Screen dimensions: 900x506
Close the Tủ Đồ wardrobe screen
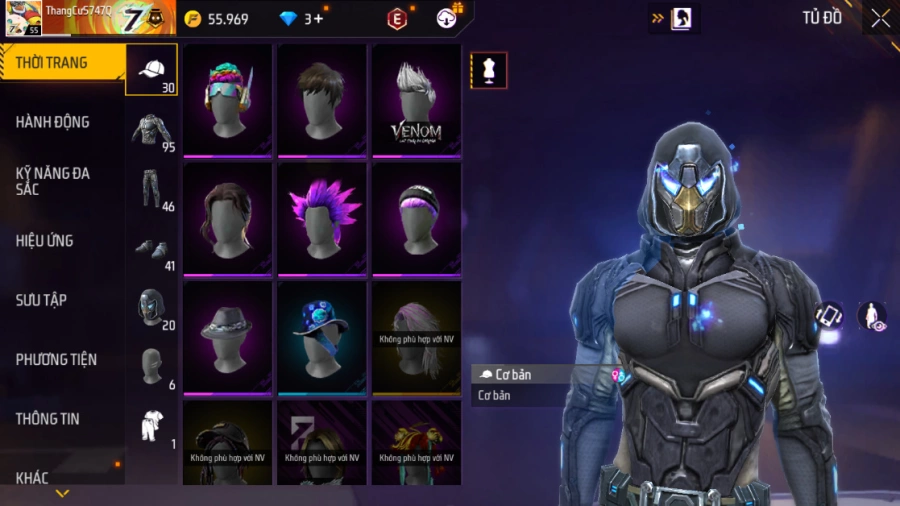pos(880,18)
